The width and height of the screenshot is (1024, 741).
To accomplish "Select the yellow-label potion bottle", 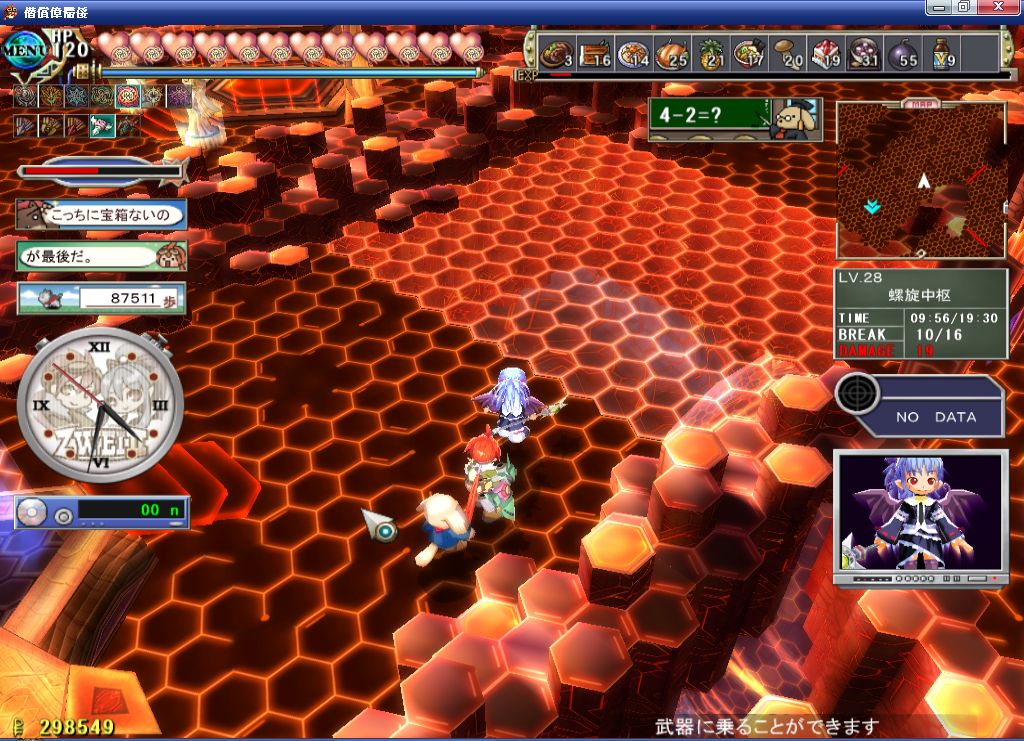I will tap(941, 52).
